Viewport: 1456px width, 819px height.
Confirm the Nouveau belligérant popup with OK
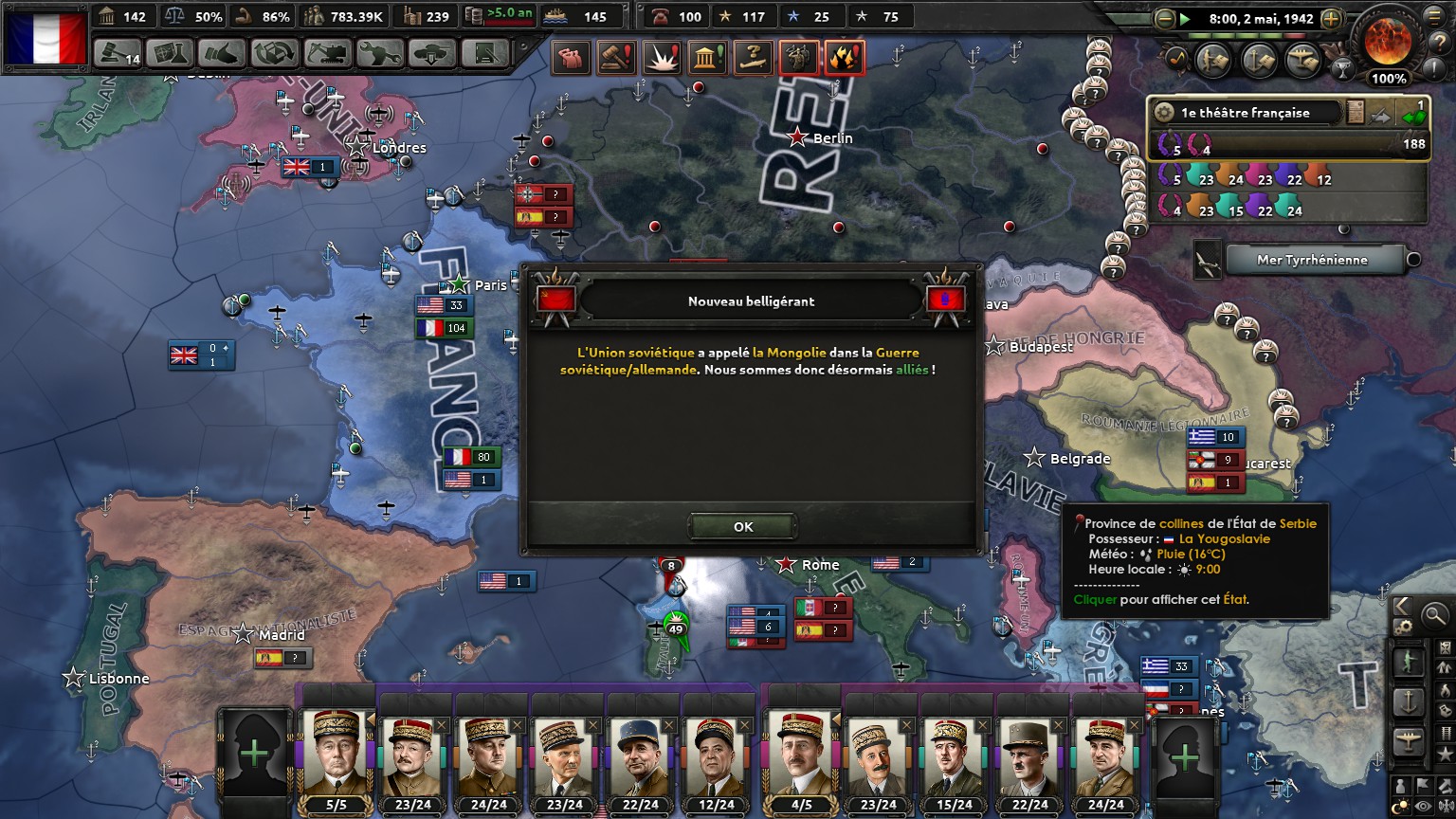(x=742, y=527)
